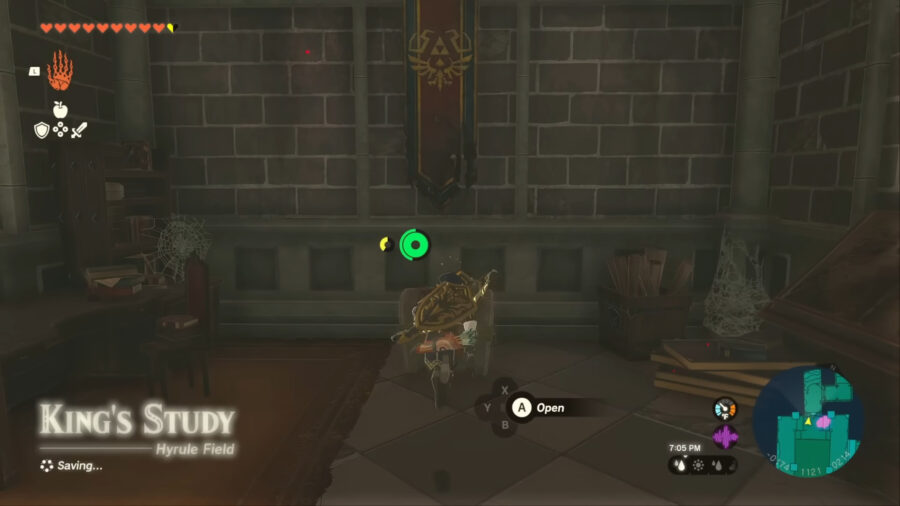Select the apple material quick-slot icon
Viewport: 900px width, 506px height.
pos(60,109)
